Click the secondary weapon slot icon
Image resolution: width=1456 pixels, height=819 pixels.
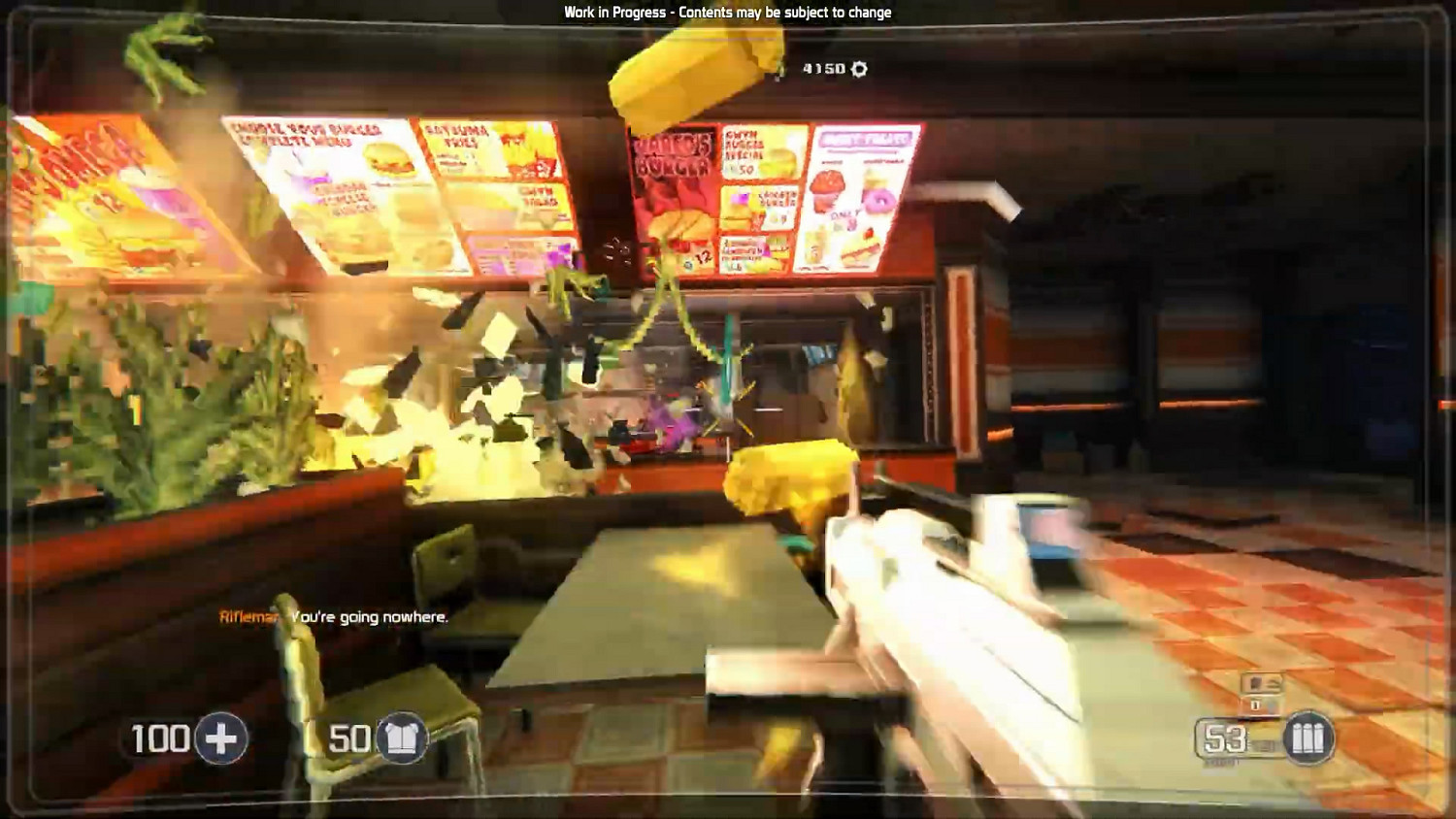point(1260,684)
